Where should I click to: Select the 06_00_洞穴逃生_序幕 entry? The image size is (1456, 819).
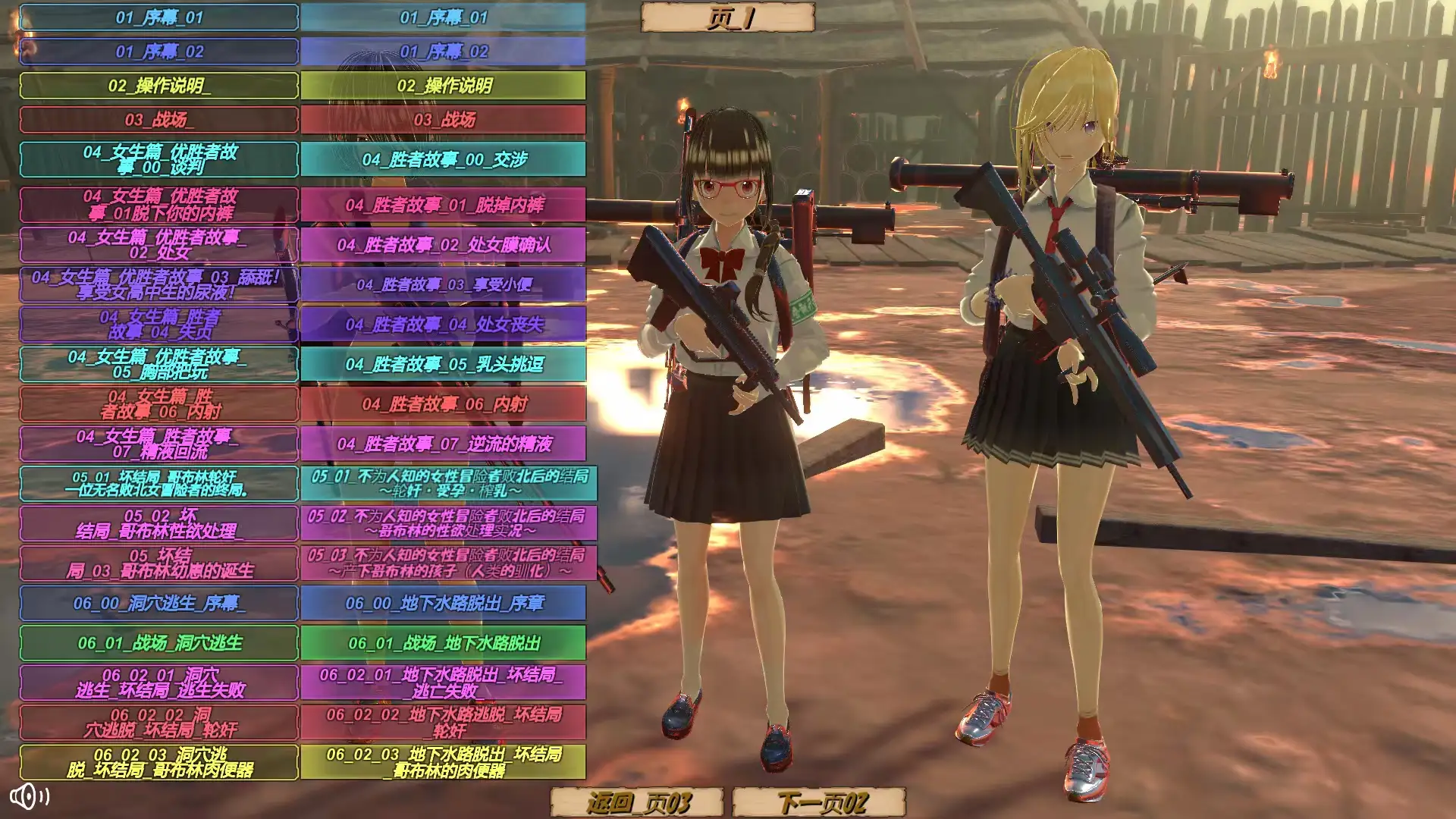click(158, 603)
